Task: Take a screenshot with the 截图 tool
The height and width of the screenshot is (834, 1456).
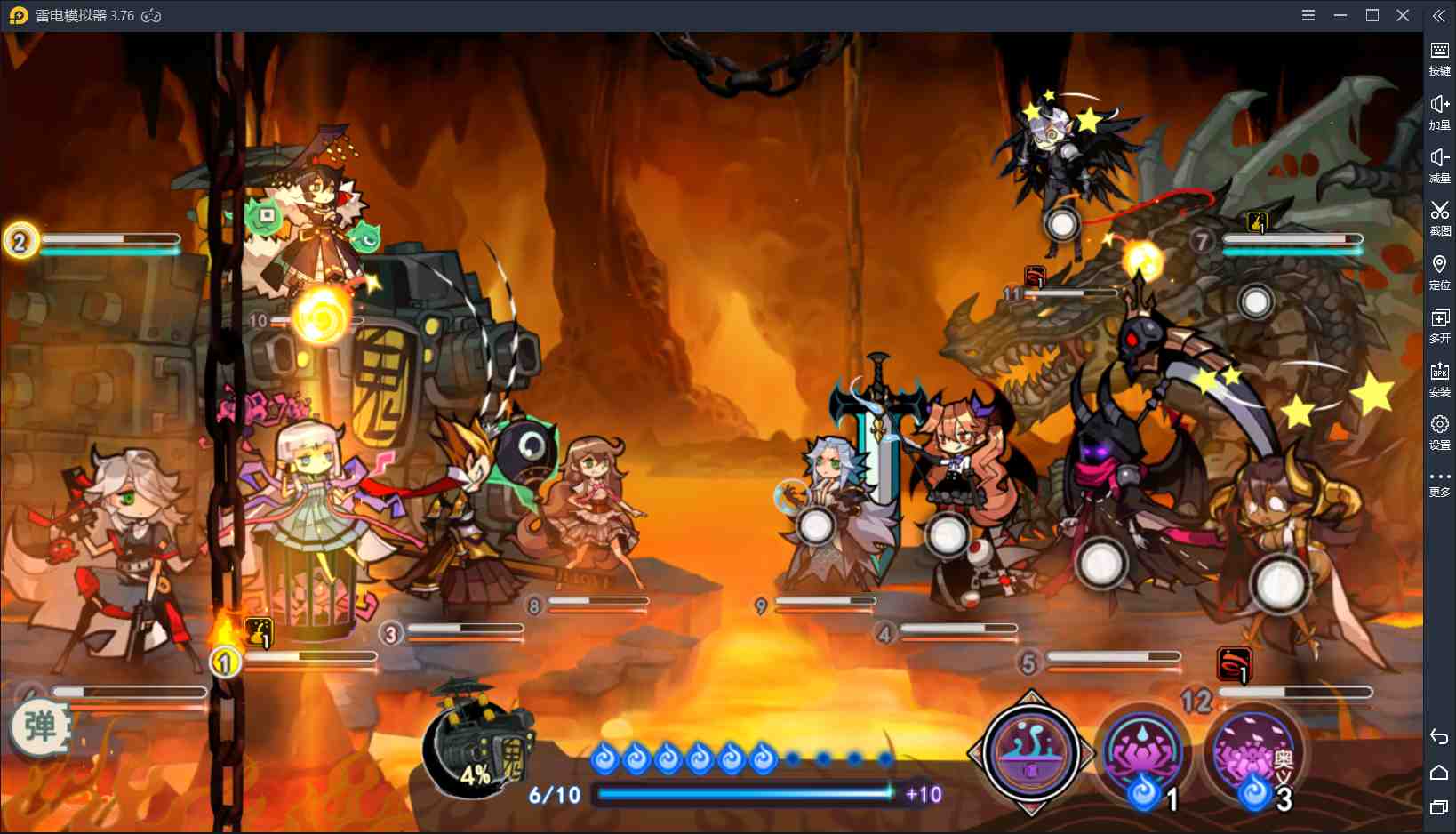Action: coord(1439,218)
